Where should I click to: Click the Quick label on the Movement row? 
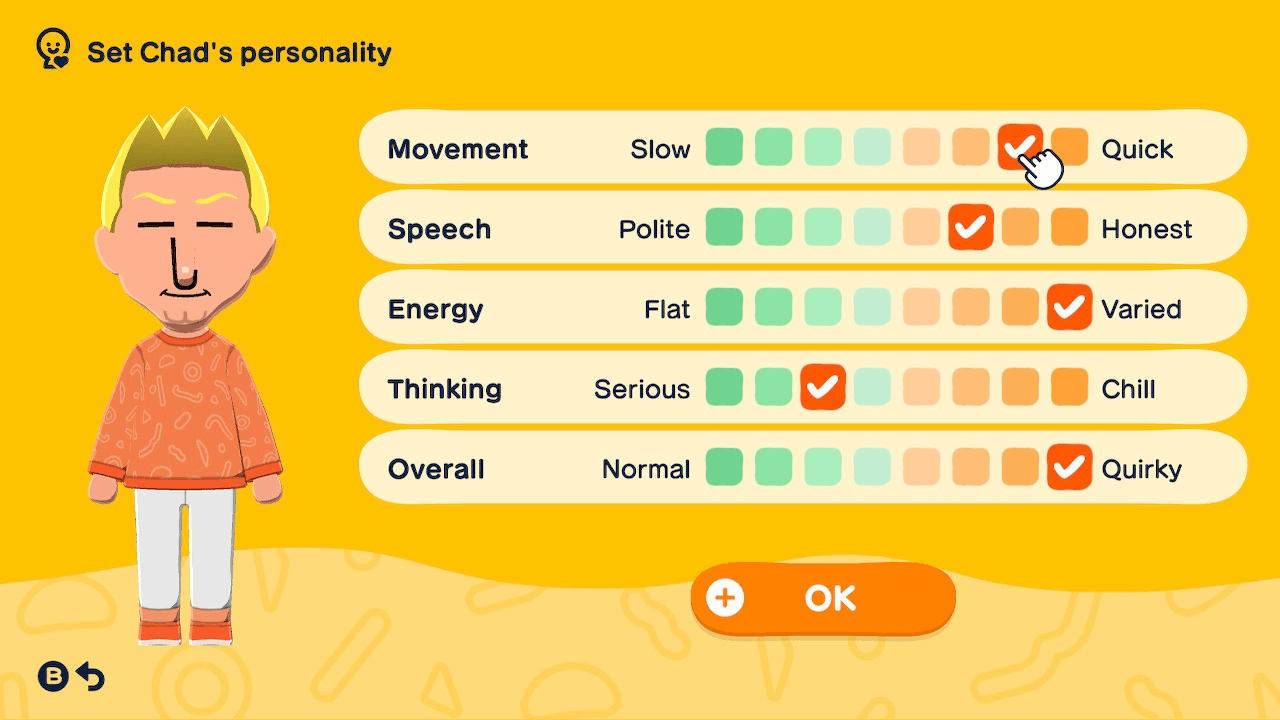coord(1136,147)
